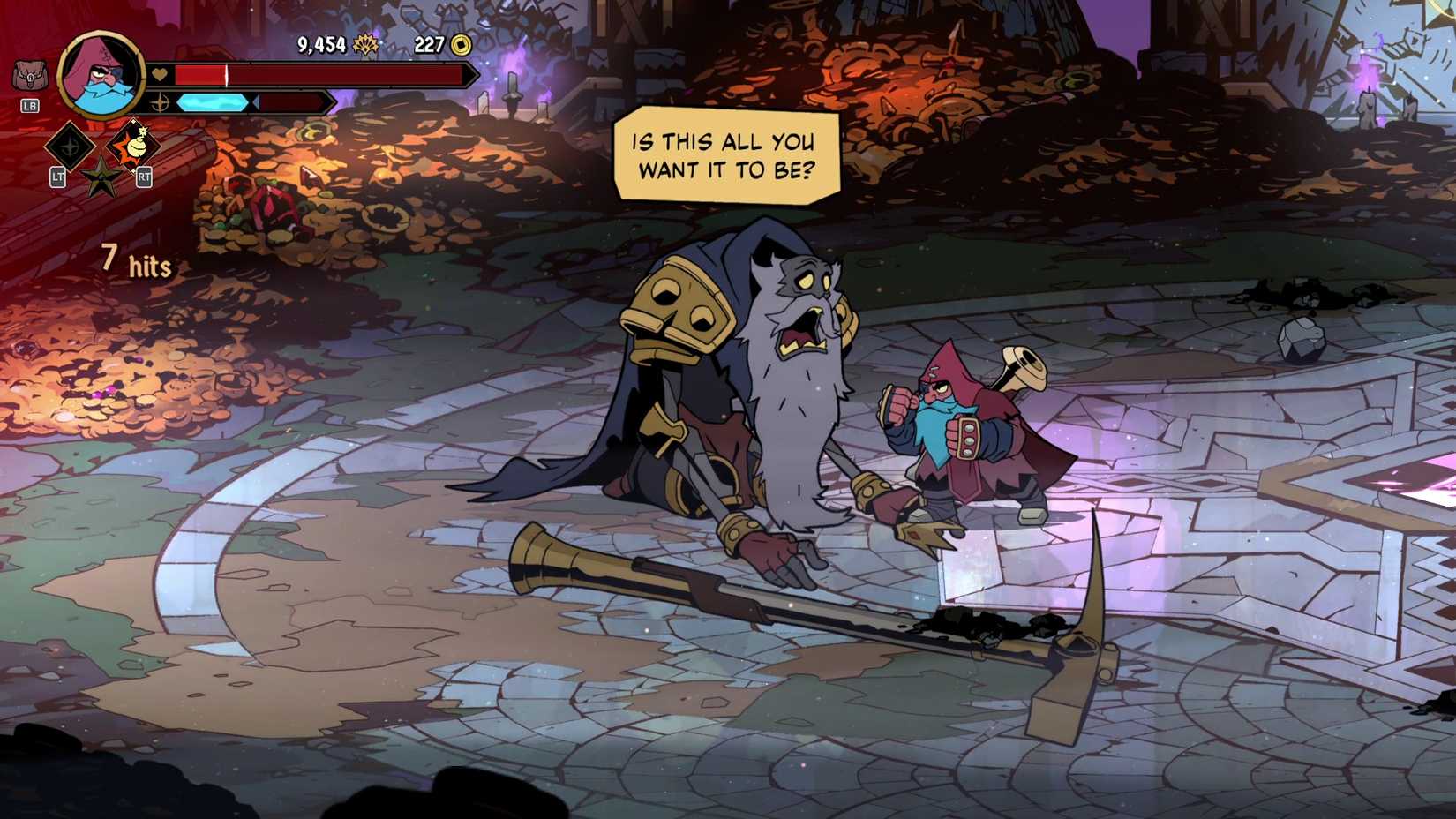Click the 227 coin counter
1456x819 pixels.
428,41
